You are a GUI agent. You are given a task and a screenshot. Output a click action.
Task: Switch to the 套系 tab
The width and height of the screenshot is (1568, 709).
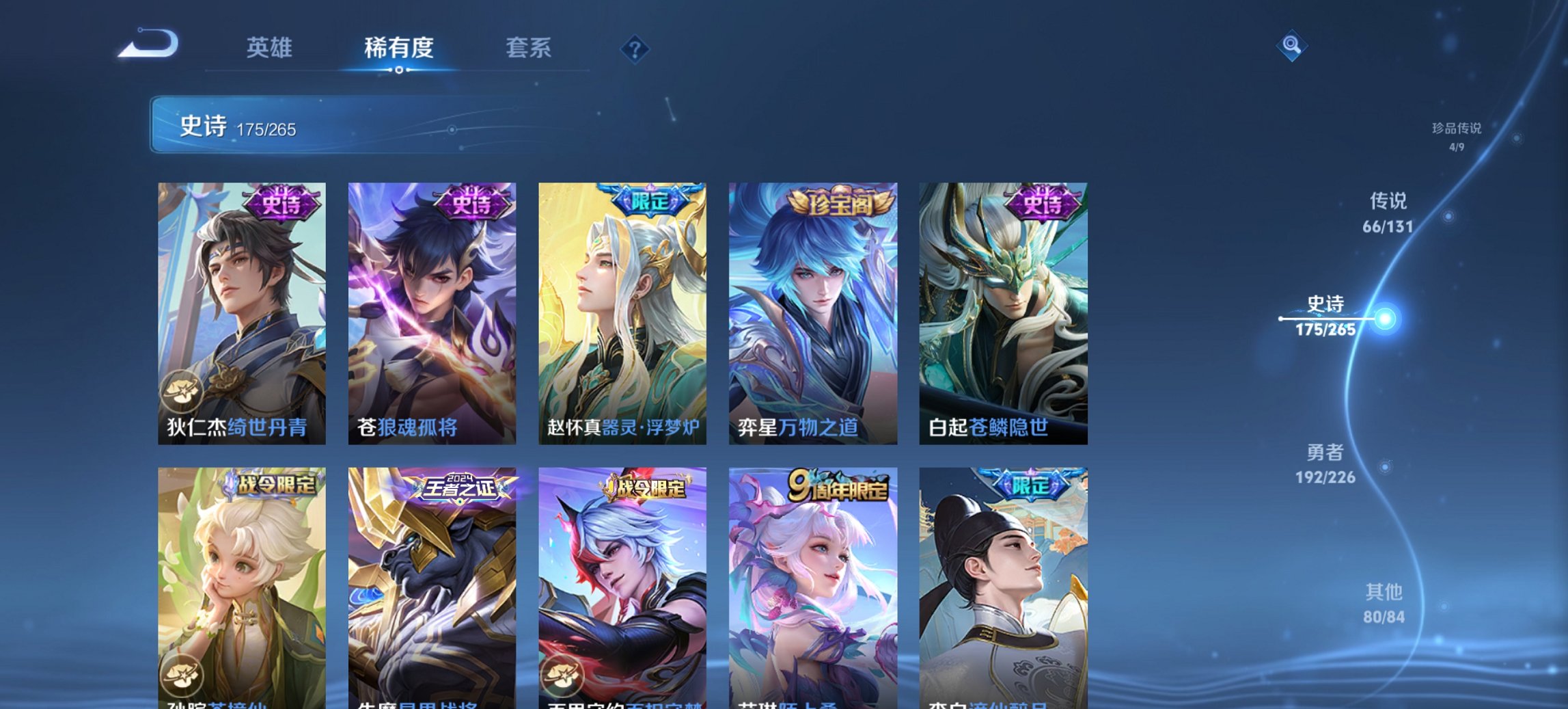(529, 48)
